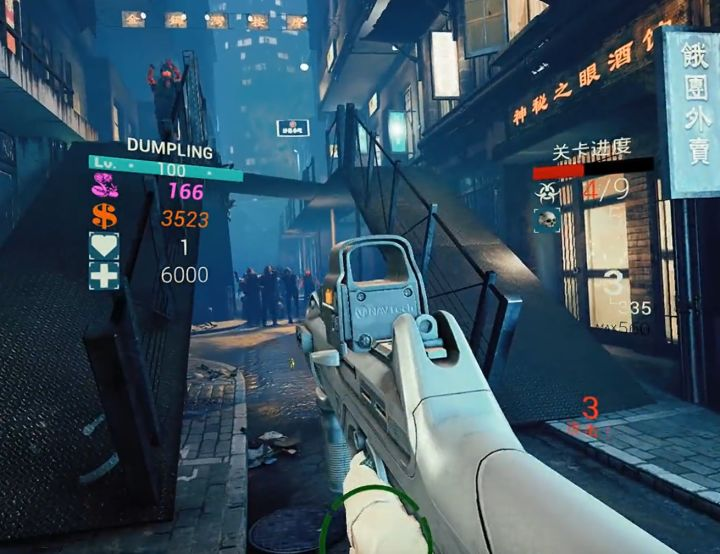Select the orange dollar money icon
The image size is (720, 554).
click(x=104, y=216)
